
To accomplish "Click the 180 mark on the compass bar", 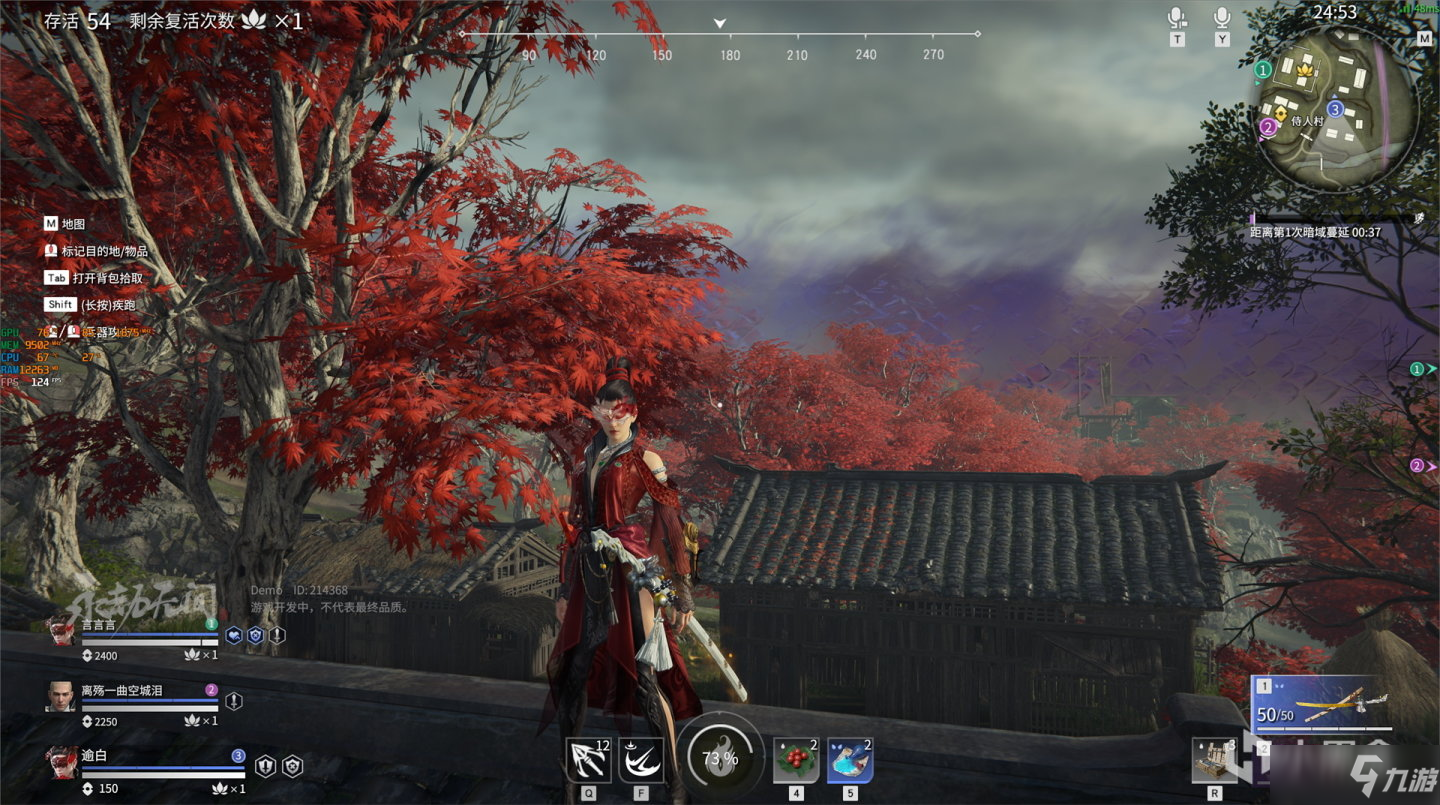I will 730,55.
